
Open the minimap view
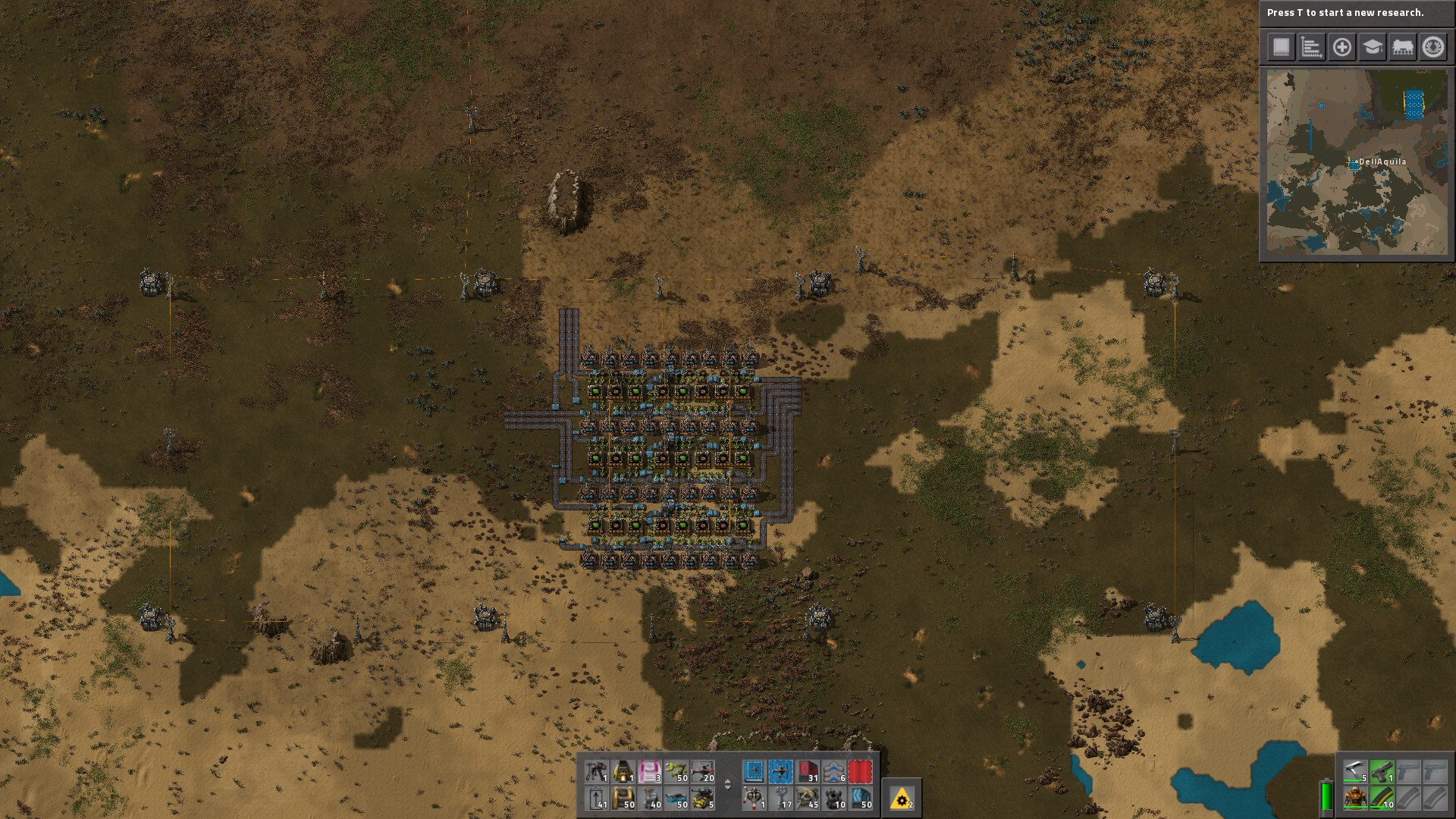click(x=1357, y=162)
